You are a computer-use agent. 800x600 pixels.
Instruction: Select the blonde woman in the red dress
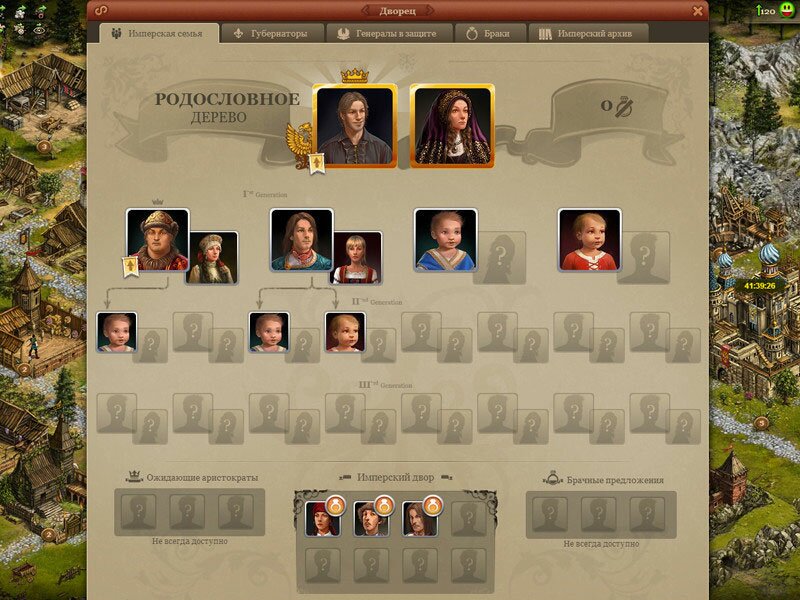(356, 257)
